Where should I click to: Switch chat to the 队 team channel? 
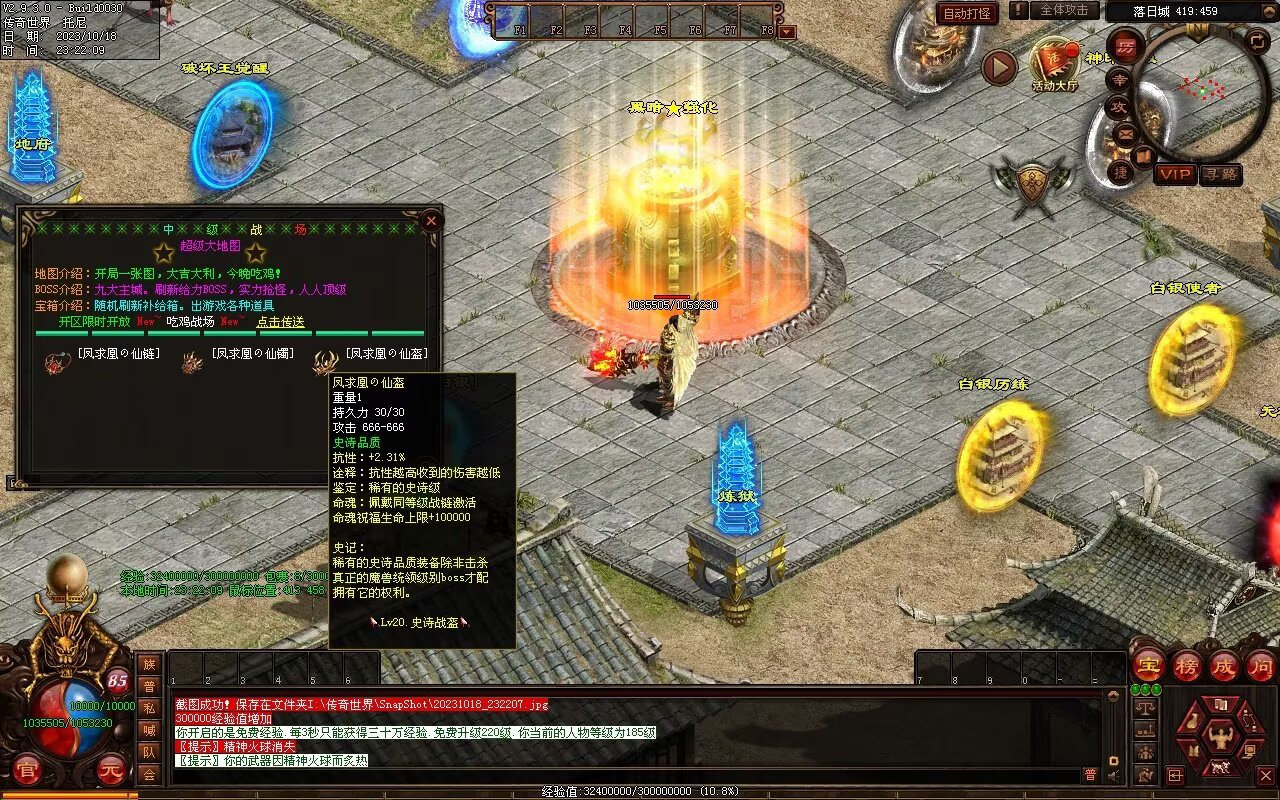point(149,752)
